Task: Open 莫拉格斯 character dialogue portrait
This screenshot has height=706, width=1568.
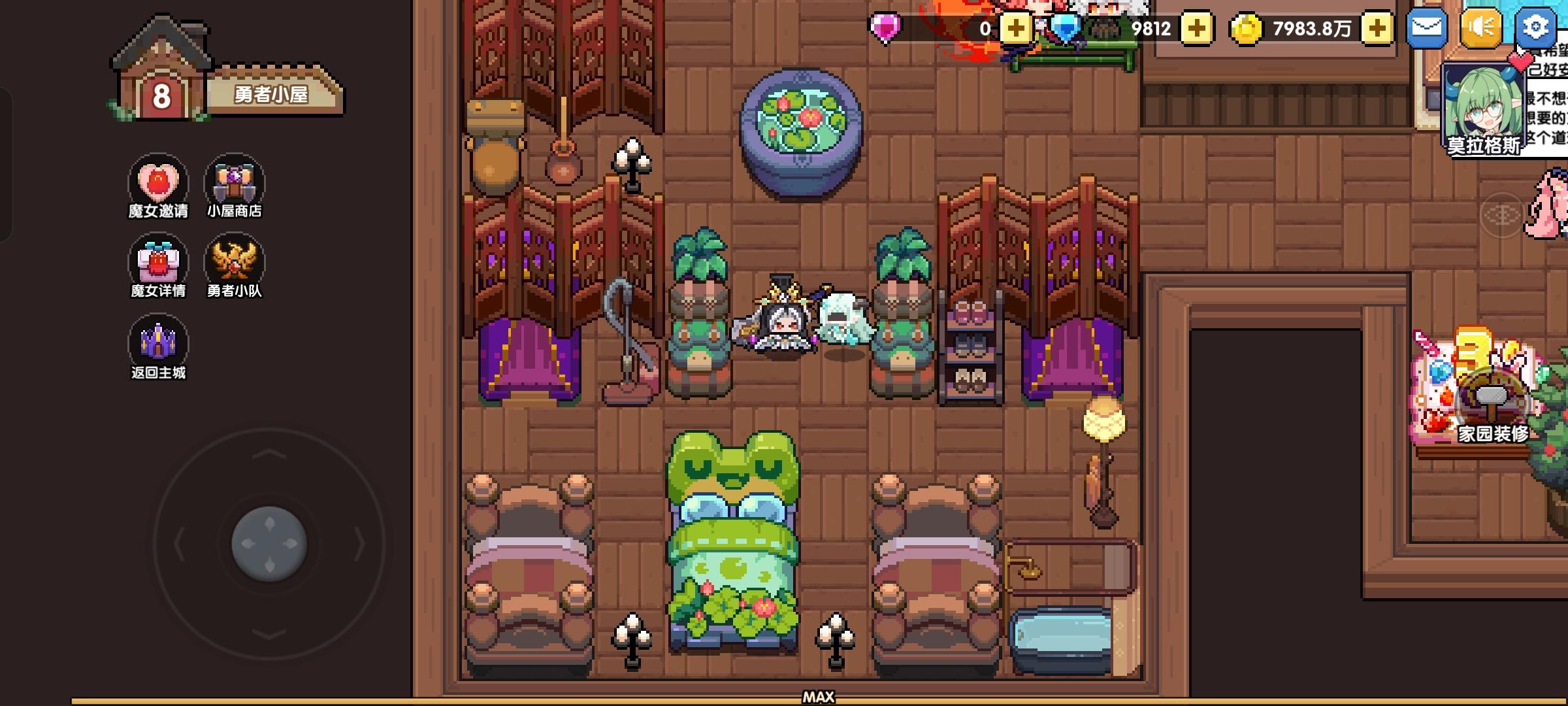Action: [x=1483, y=105]
